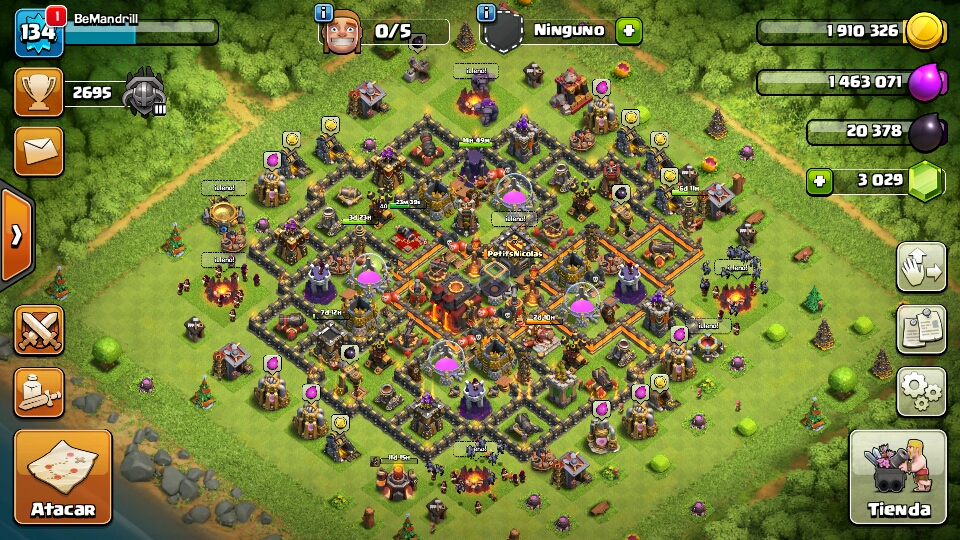
Task: Open the Atacar battle map button
Action: coord(62,476)
